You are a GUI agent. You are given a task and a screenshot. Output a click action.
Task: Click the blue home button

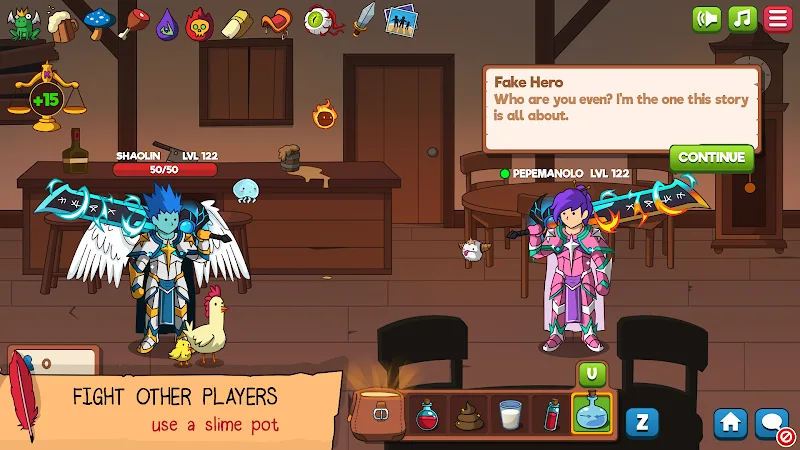(x=730, y=423)
